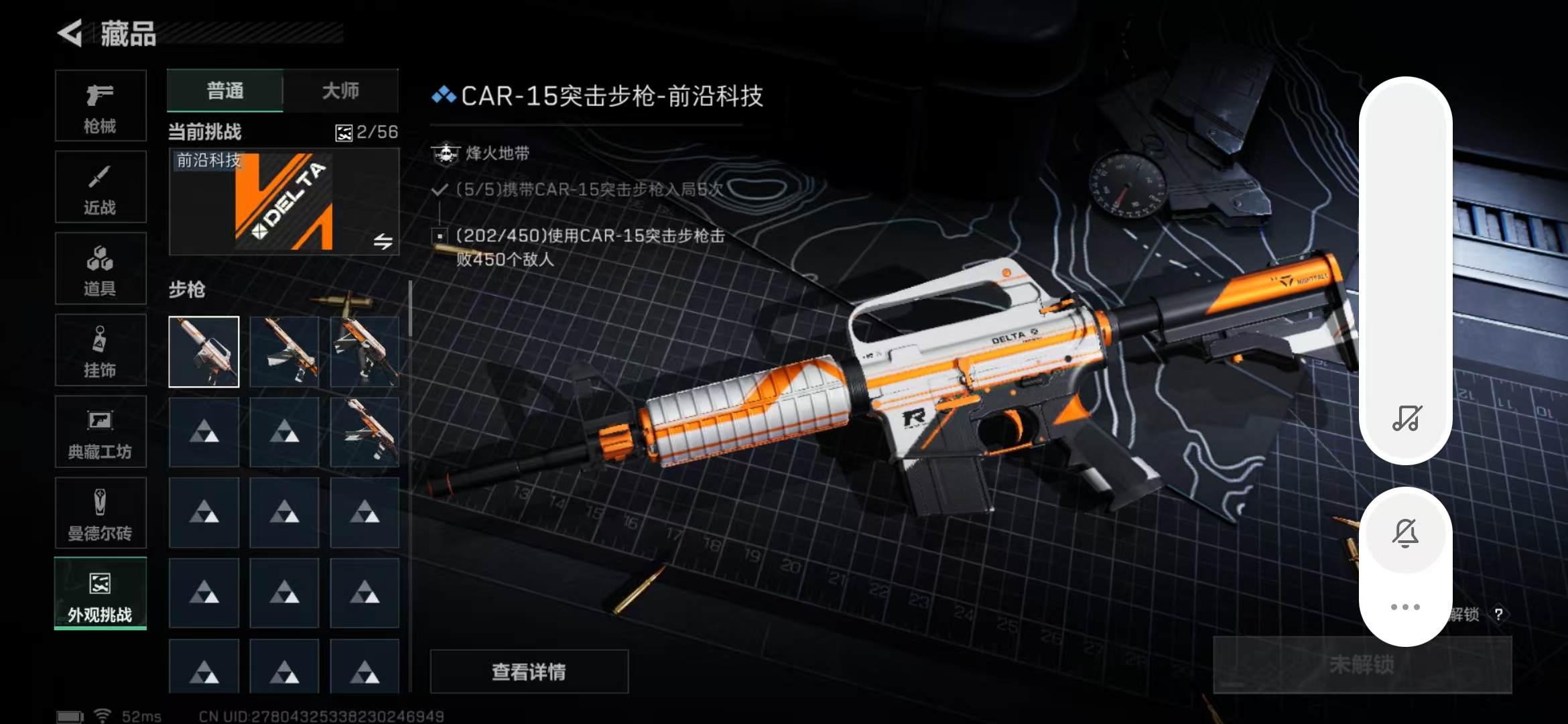Screen dimensions: 1568x724
Task: Switch to the 近战 melee category
Action: [101, 187]
